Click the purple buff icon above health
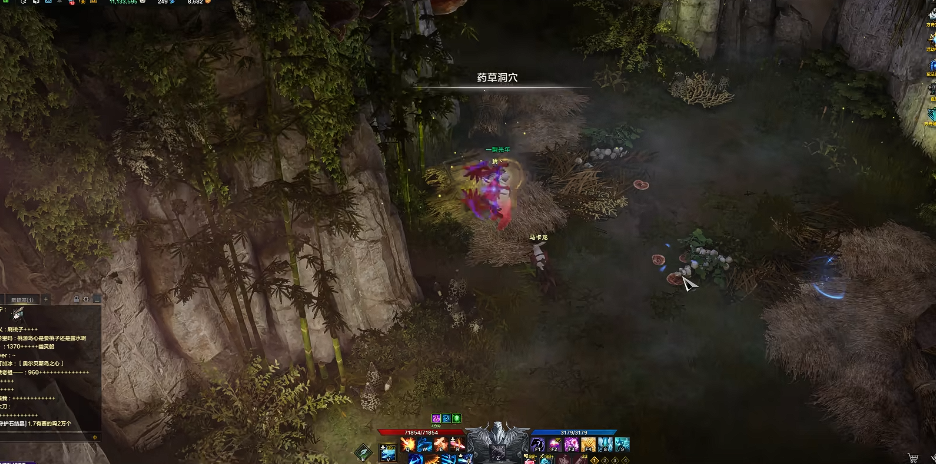The width and height of the screenshot is (936, 464). (x=436, y=418)
